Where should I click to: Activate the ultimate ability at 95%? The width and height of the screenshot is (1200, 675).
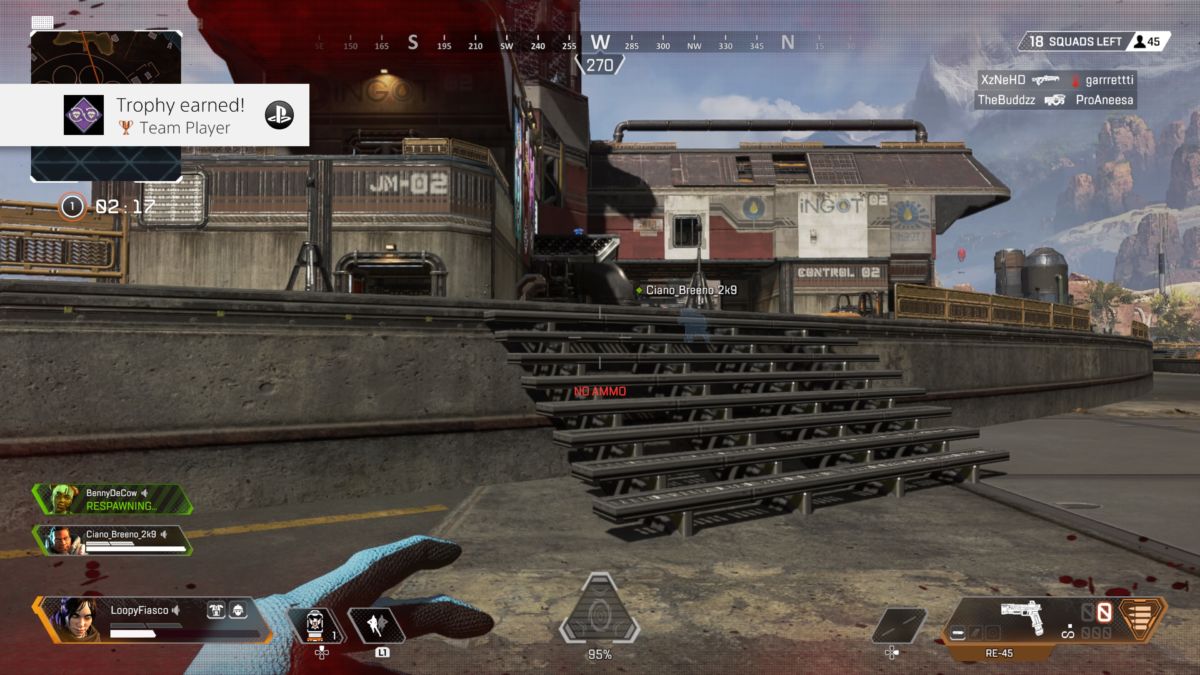point(599,611)
